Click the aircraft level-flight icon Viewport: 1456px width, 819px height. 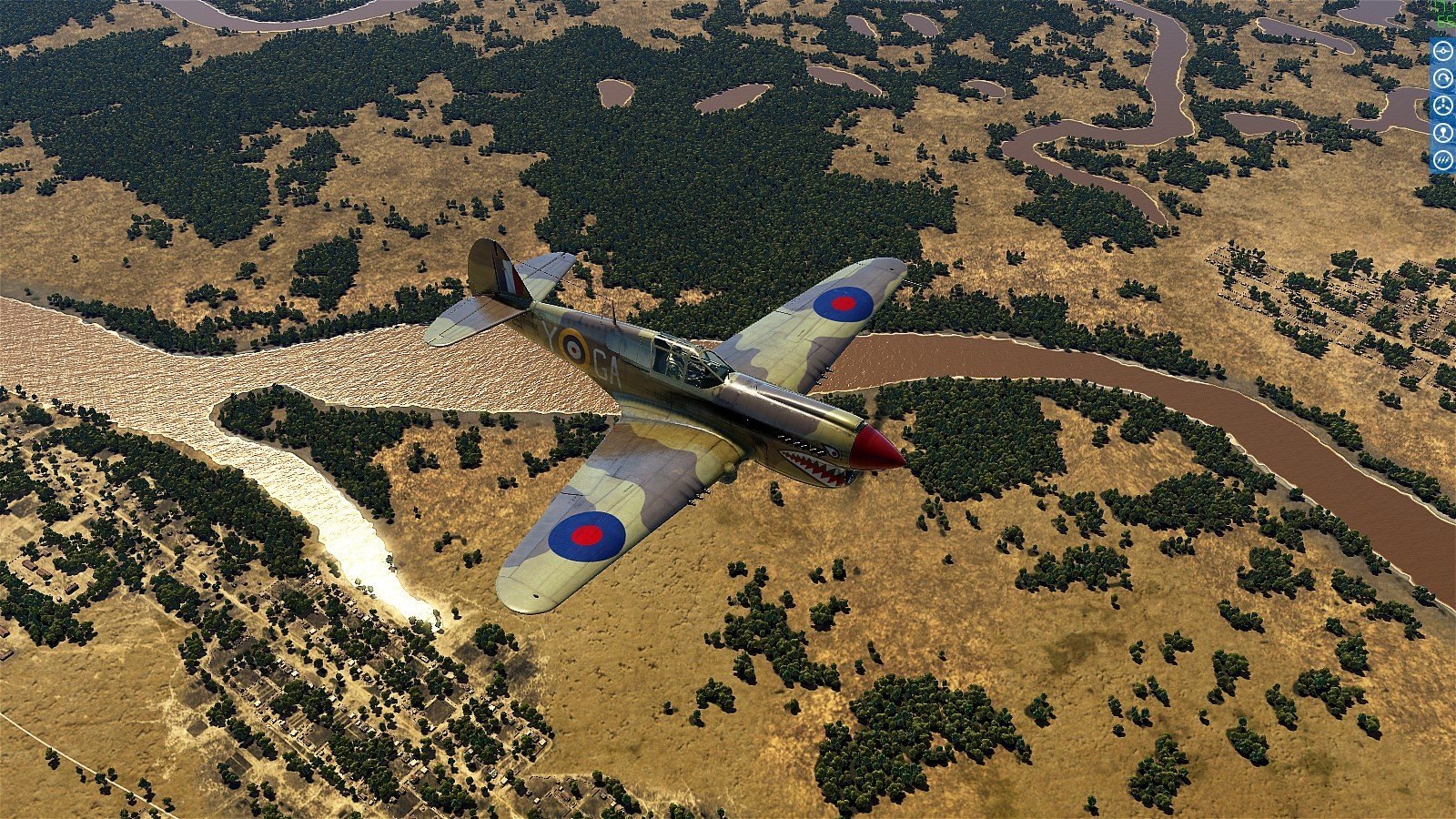[x=1442, y=52]
